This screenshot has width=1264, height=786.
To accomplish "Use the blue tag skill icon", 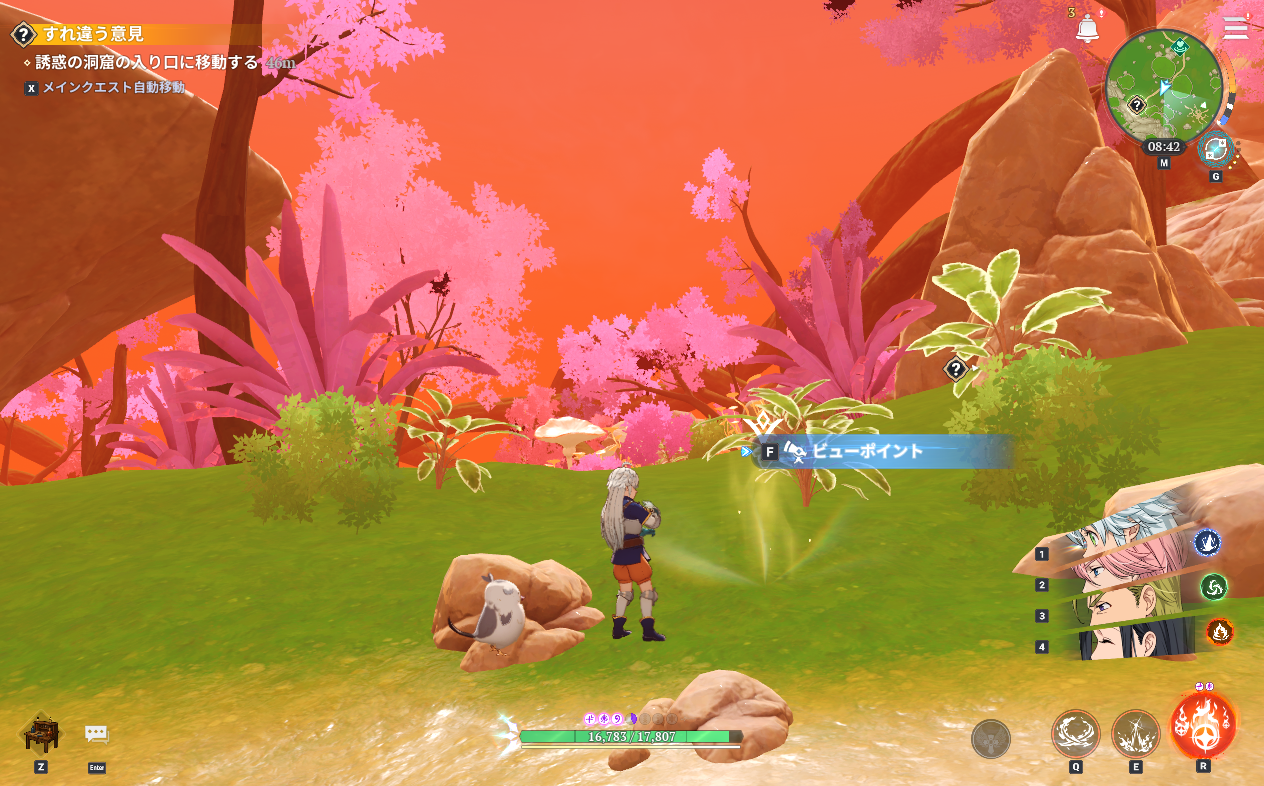I will click(1207, 542).
